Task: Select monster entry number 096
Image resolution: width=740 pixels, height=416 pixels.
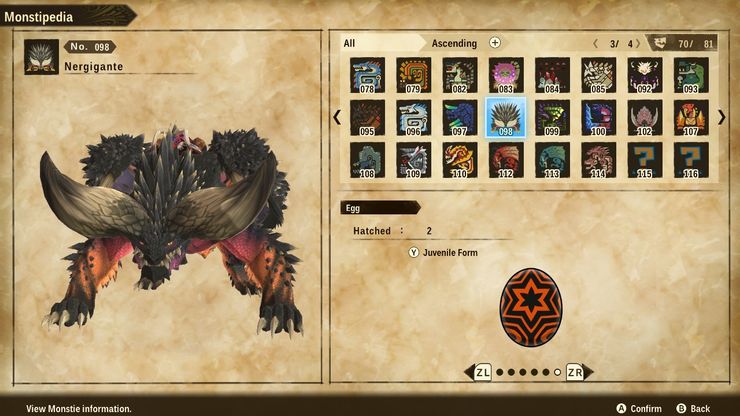Action: coord(413,117)
